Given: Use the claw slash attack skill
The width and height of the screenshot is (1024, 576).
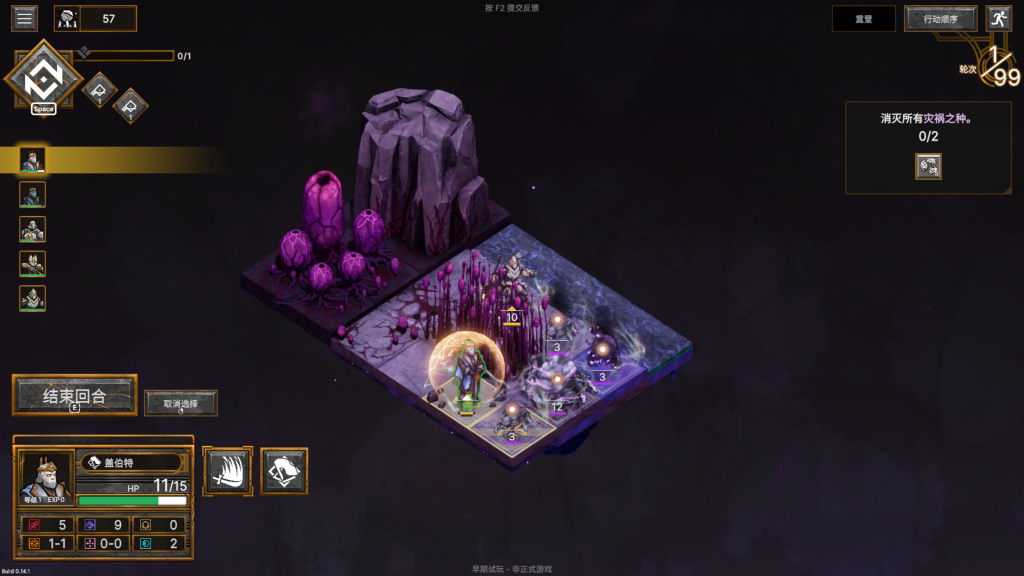Looking at the screenshot, I should click(x=228, y=470).
